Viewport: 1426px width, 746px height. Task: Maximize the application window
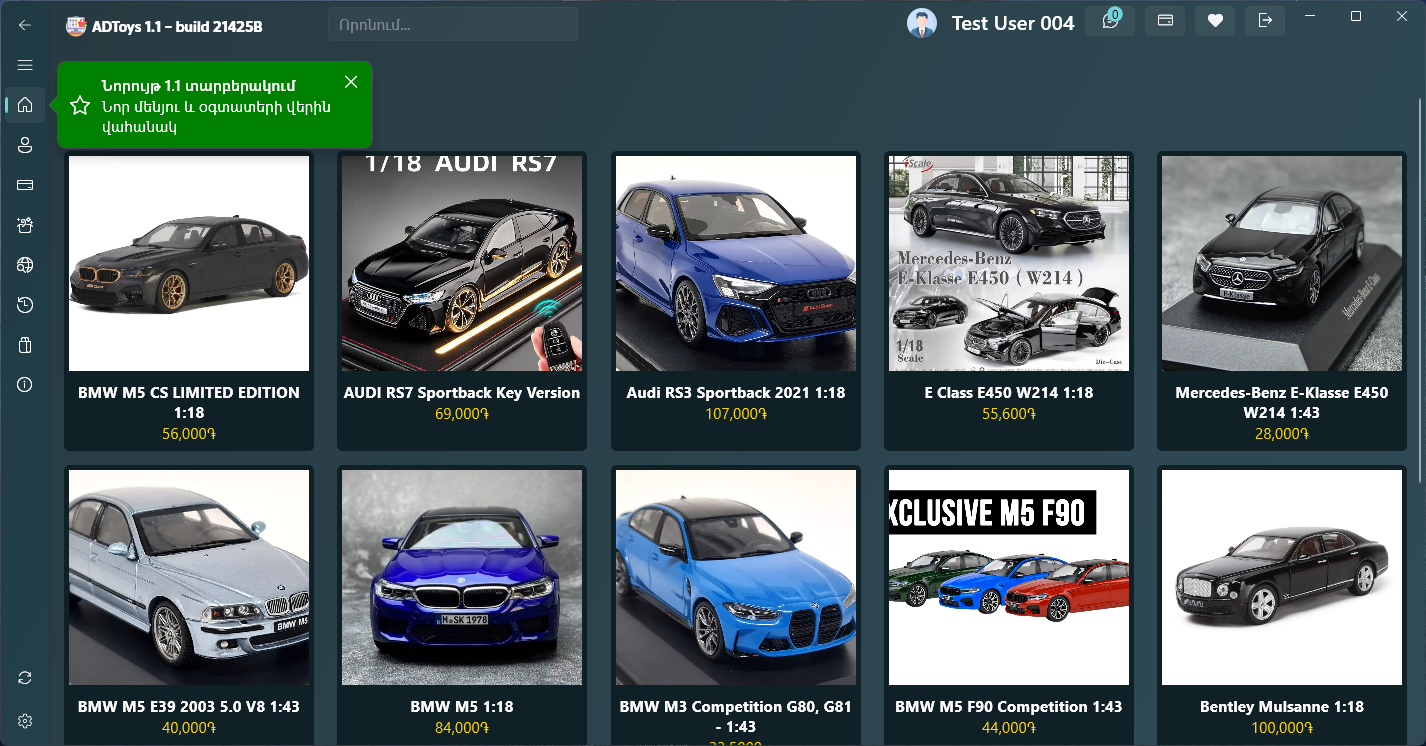(1356, 16)
